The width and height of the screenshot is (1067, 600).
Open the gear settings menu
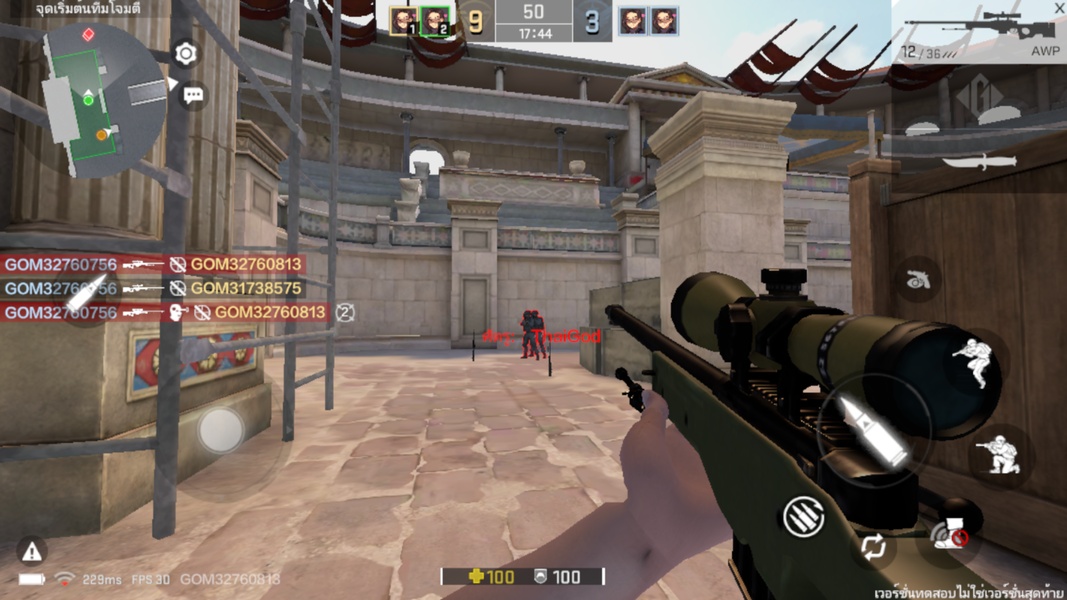186,54
